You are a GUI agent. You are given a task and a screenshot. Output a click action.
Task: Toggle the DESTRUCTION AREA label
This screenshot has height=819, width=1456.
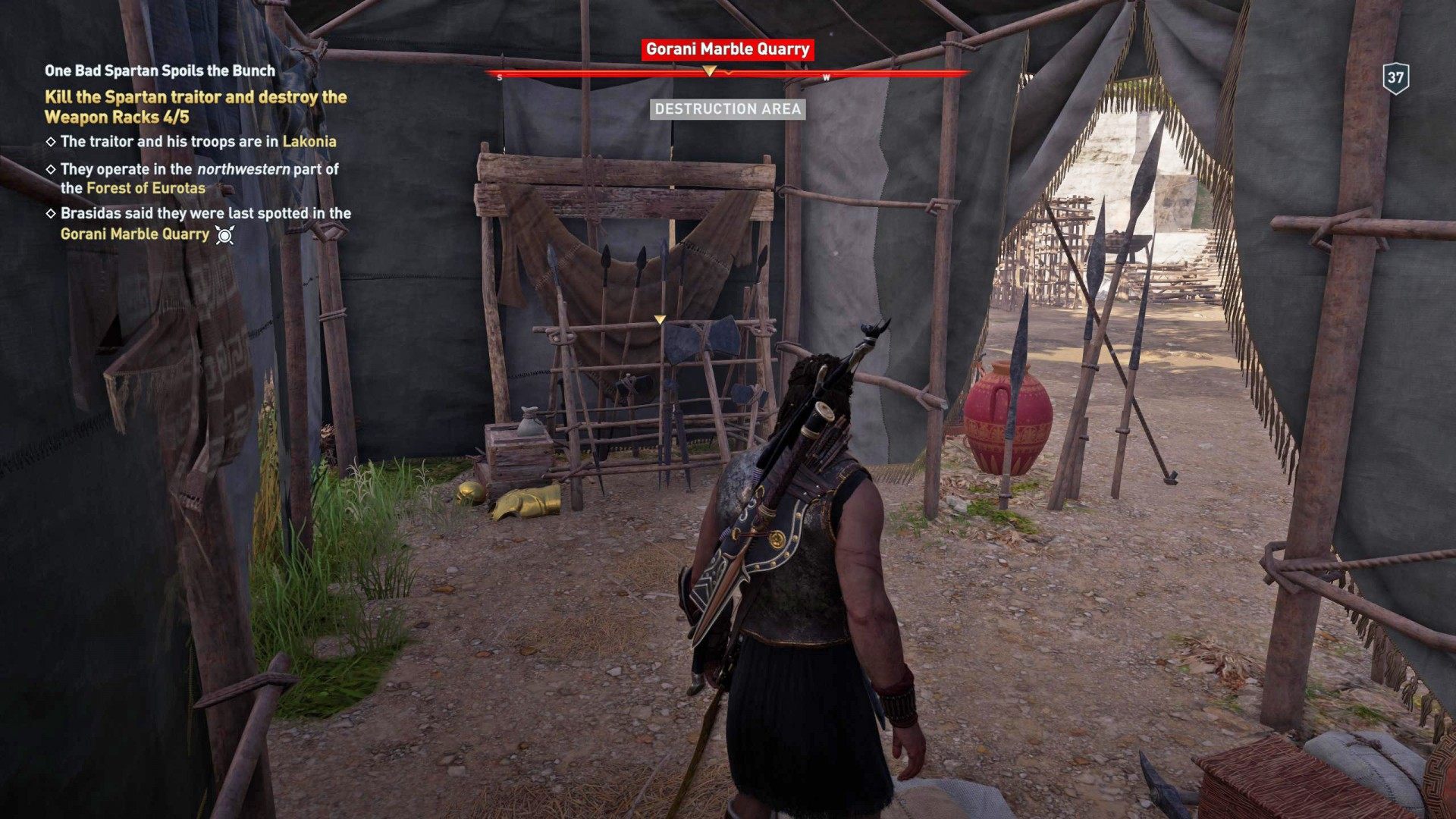click(726, 110)
